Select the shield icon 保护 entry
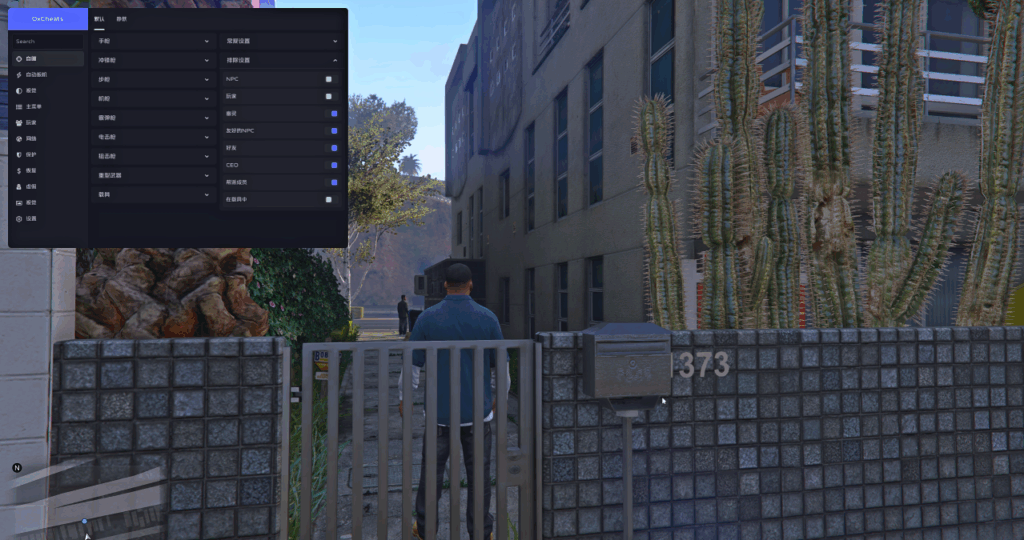Viewport: 1024px width, 540px height. pos(31,154)
